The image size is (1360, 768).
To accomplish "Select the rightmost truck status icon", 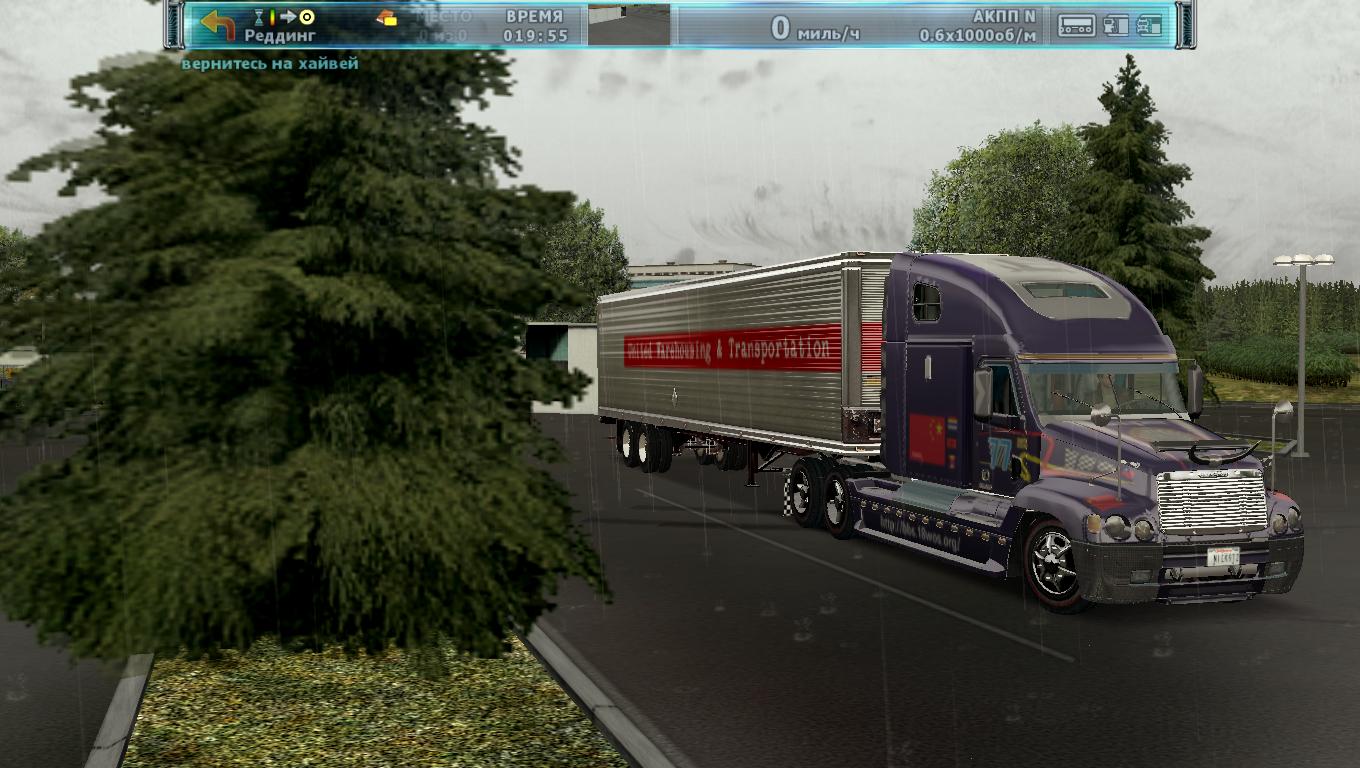I will coord(1150,26).
